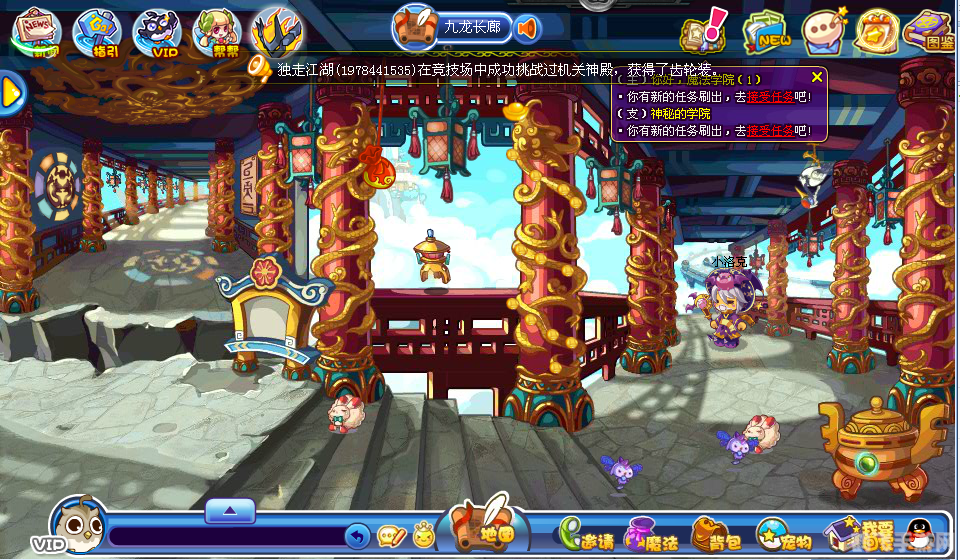Open the 图鉴 encyclopedia book
Viewport: 960px width, 560px height.
[x=927, y=30]
